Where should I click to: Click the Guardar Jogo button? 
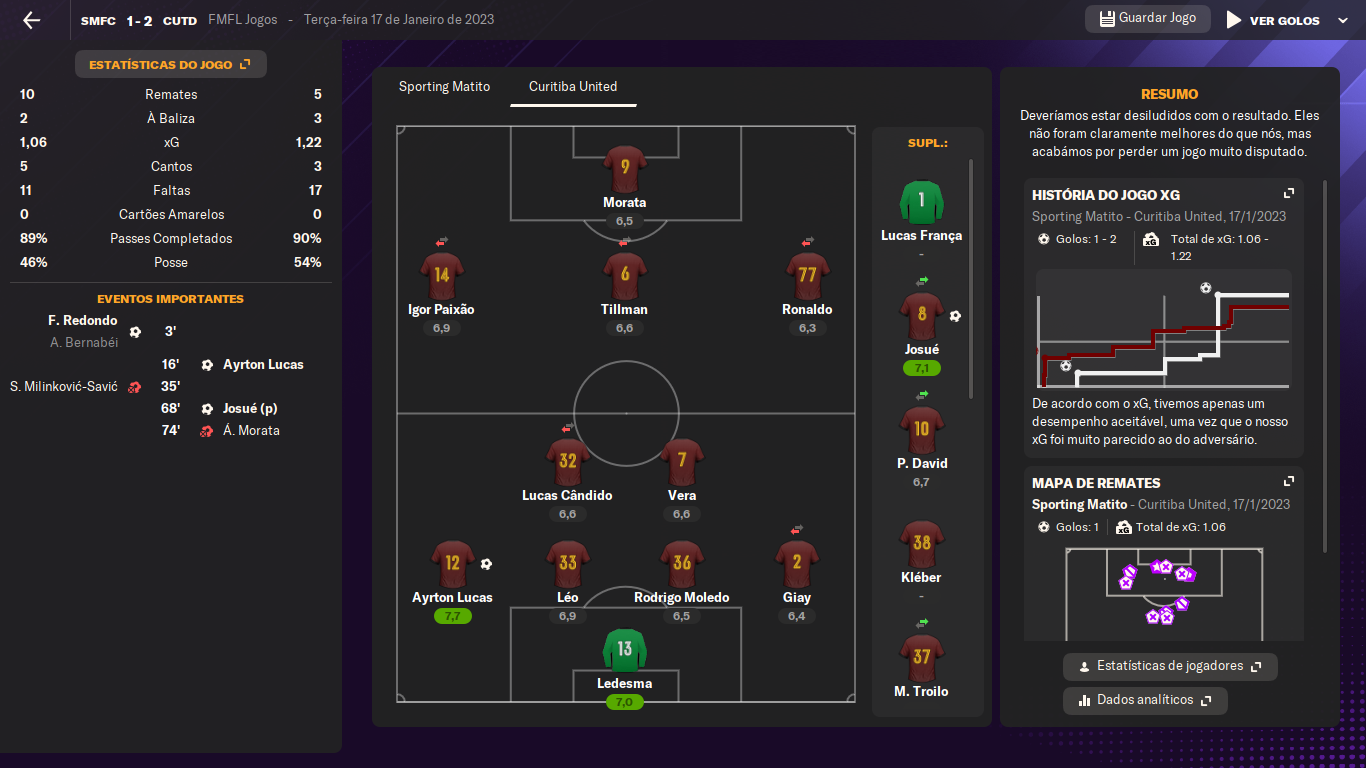point(1147,19)
